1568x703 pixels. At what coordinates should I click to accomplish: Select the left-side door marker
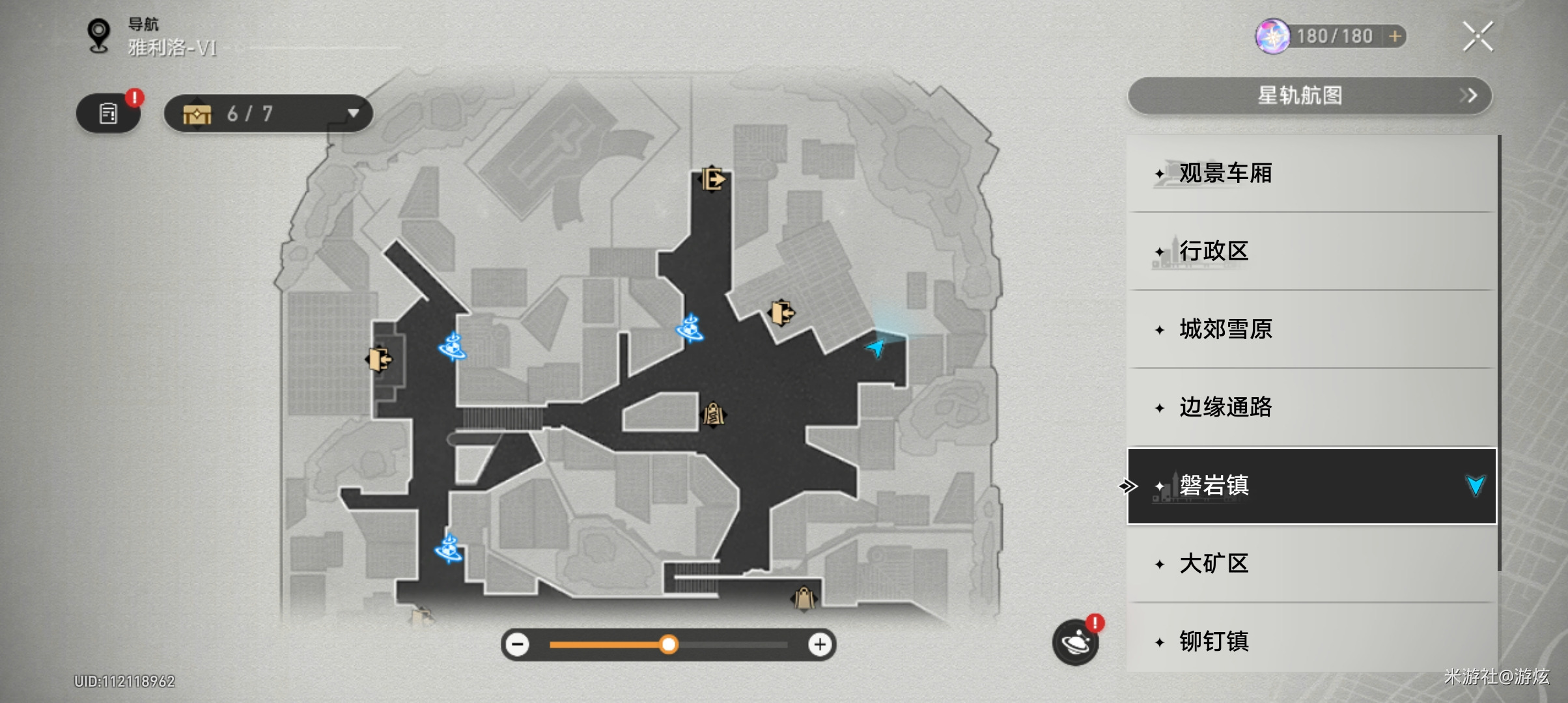point(379,359)
